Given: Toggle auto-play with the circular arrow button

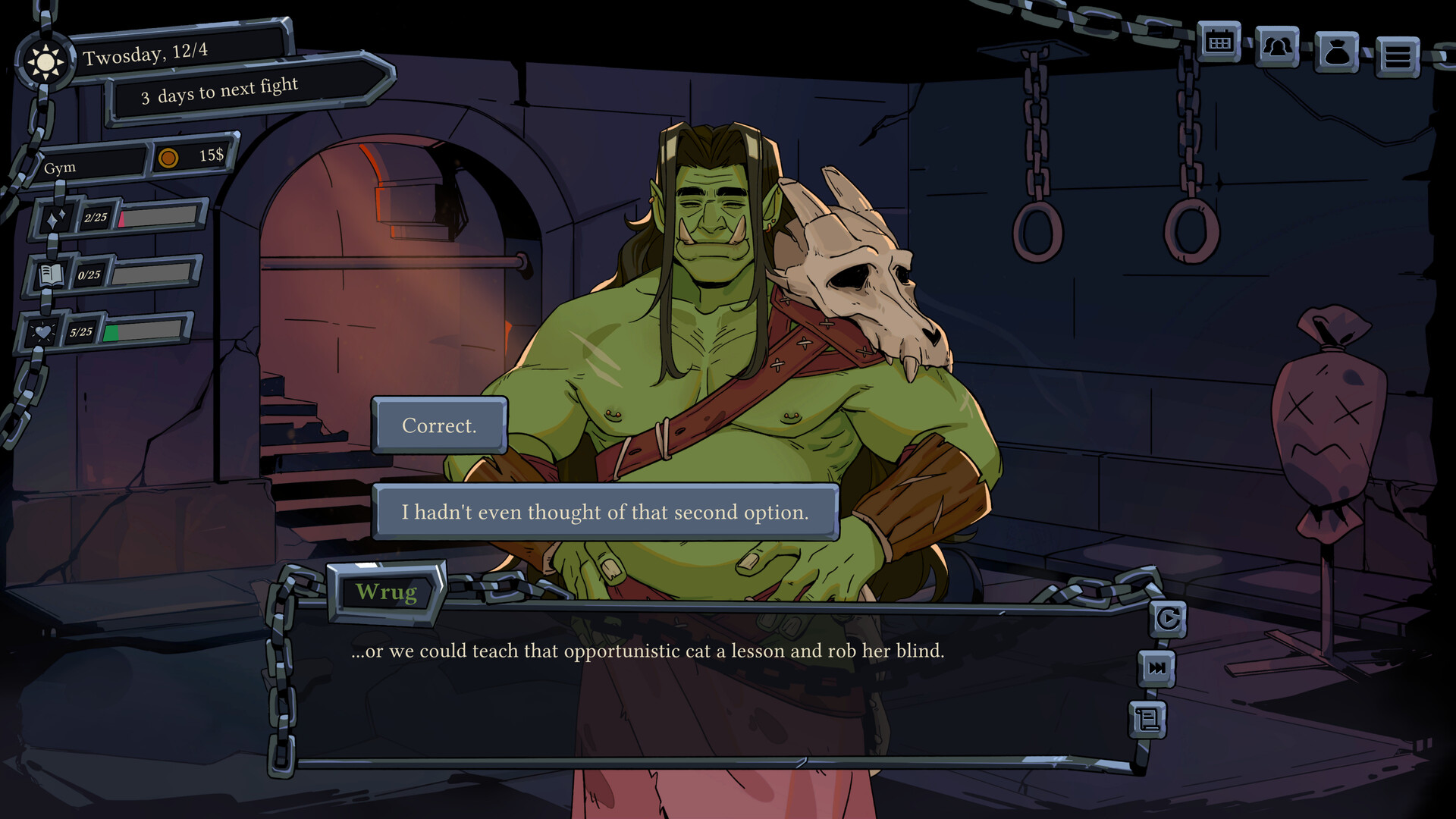Looking at the screenshot, I should coord(1168,620).
